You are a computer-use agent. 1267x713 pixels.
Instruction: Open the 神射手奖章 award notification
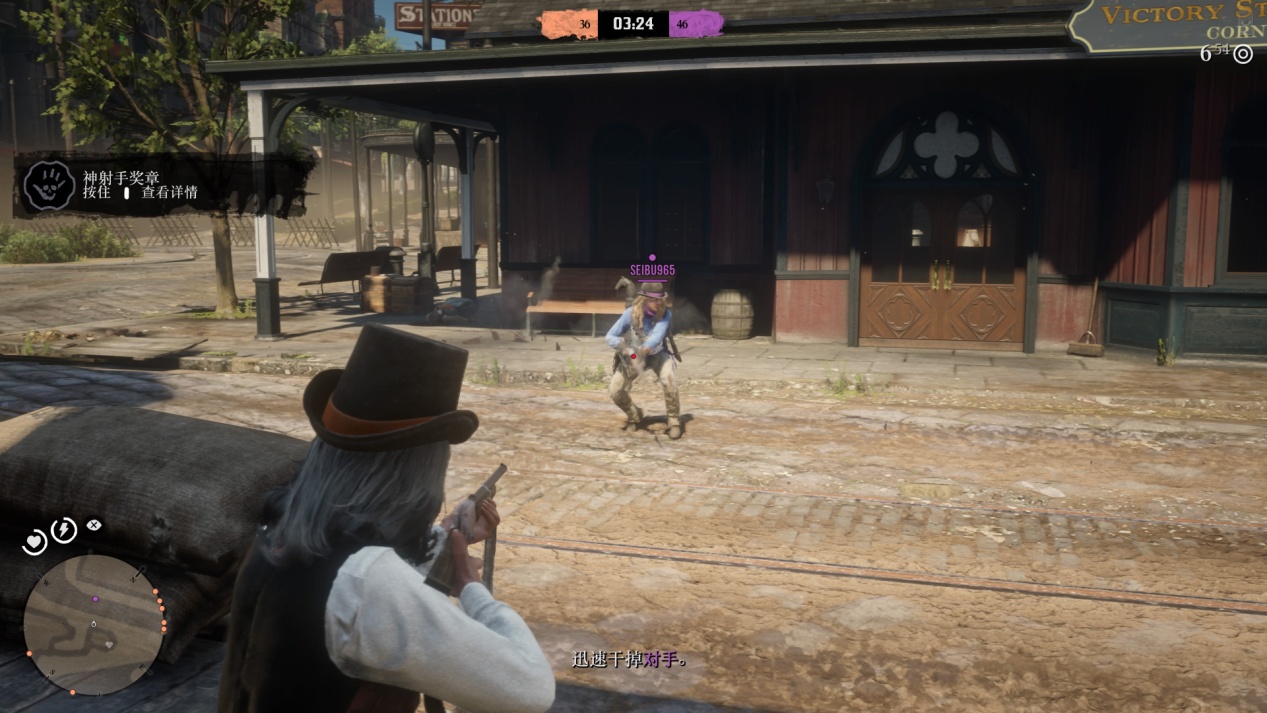point(160,185)
